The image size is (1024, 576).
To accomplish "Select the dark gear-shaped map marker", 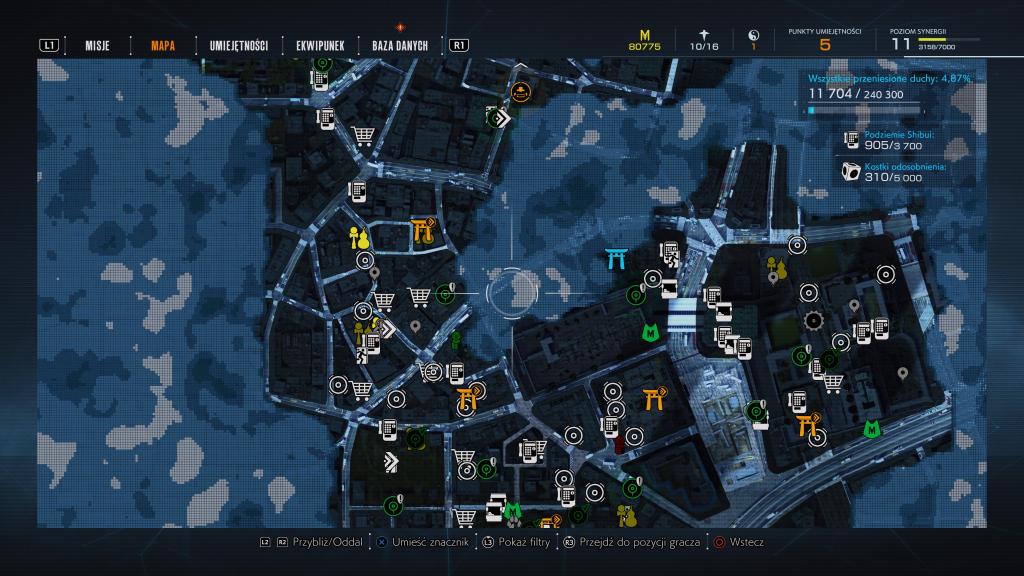I will (813, 320).
